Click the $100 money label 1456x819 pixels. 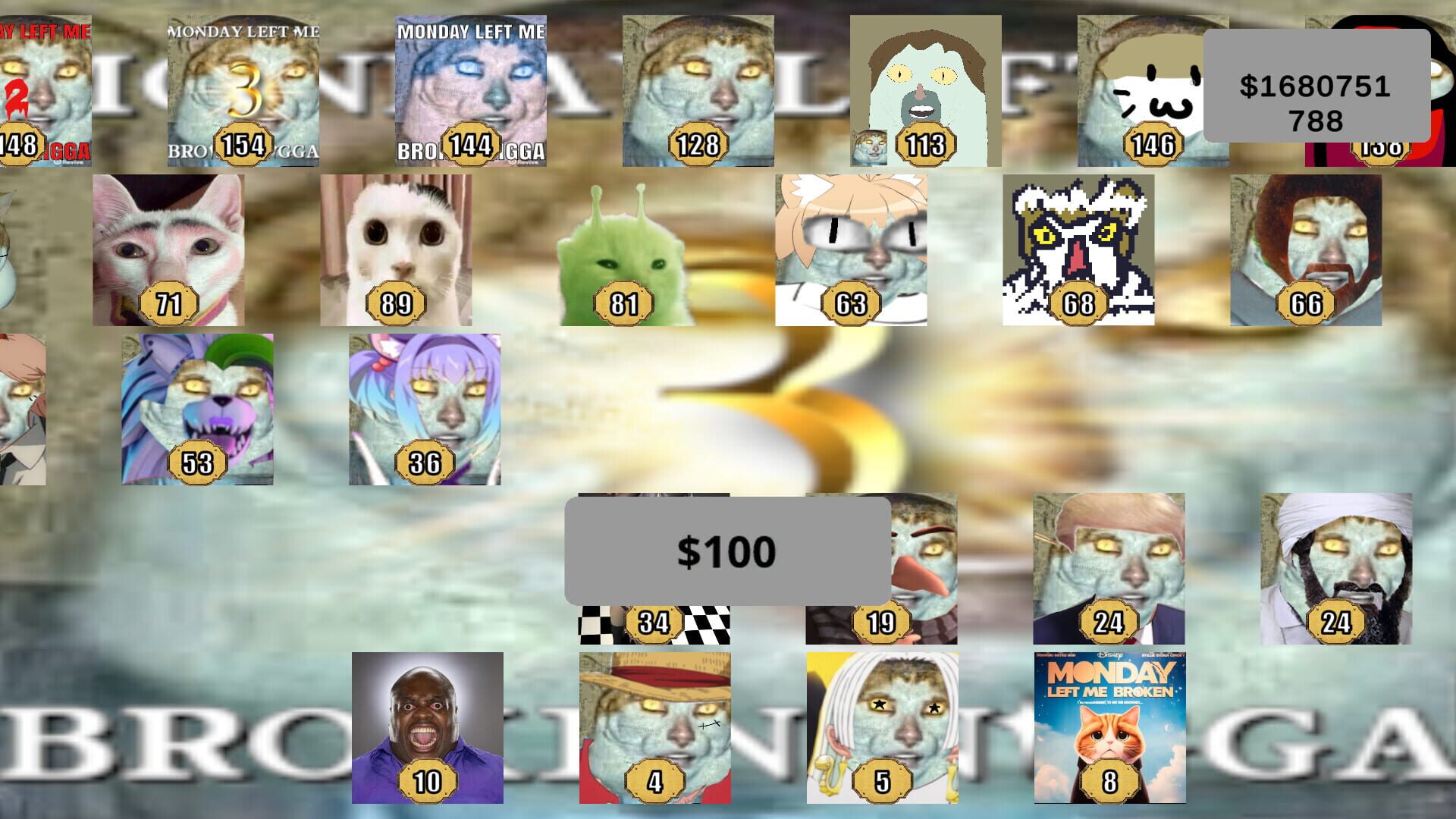728,550
